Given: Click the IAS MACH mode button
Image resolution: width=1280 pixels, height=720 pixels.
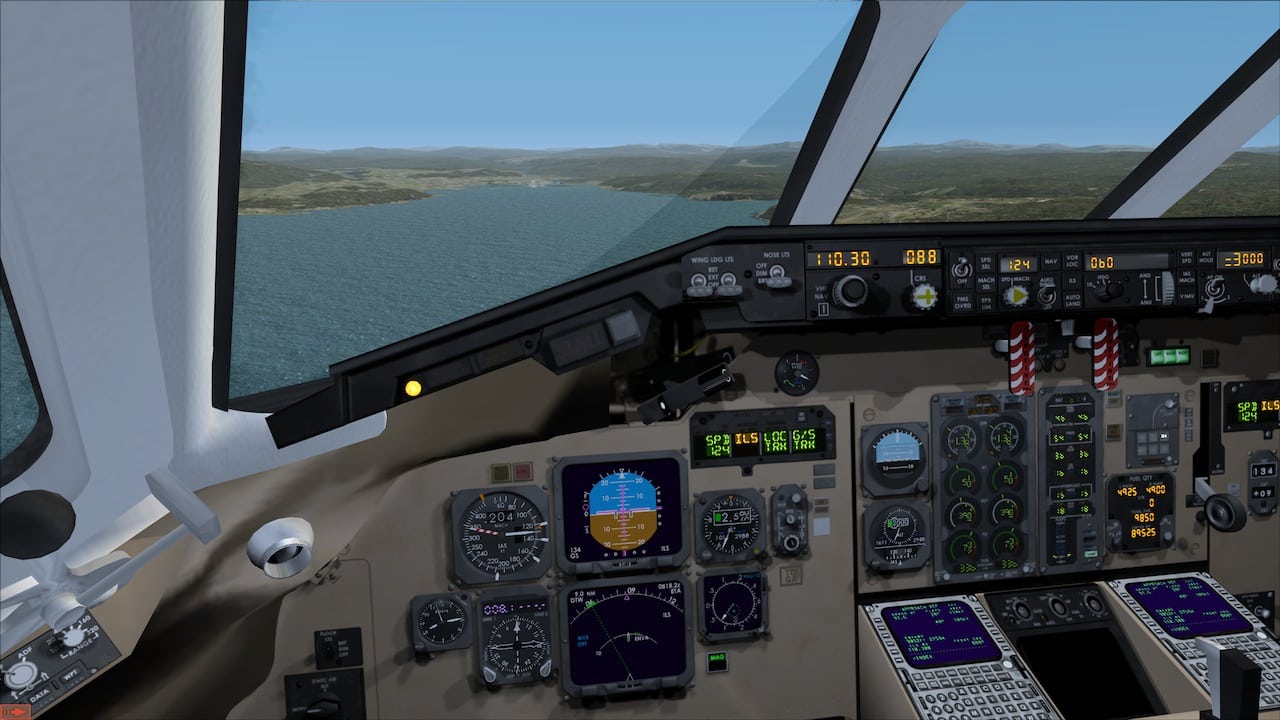Looking at the screenshot, I should pos(1186,279).
